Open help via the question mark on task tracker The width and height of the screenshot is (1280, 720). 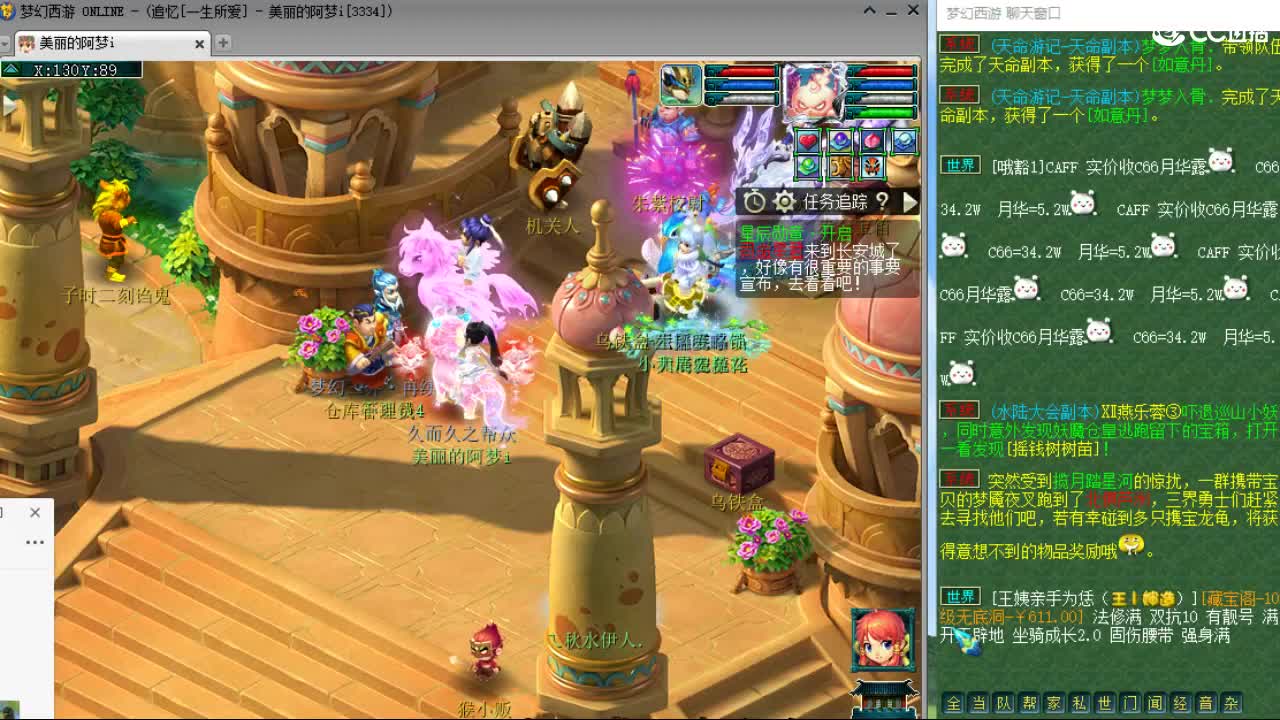click(879, 201)
